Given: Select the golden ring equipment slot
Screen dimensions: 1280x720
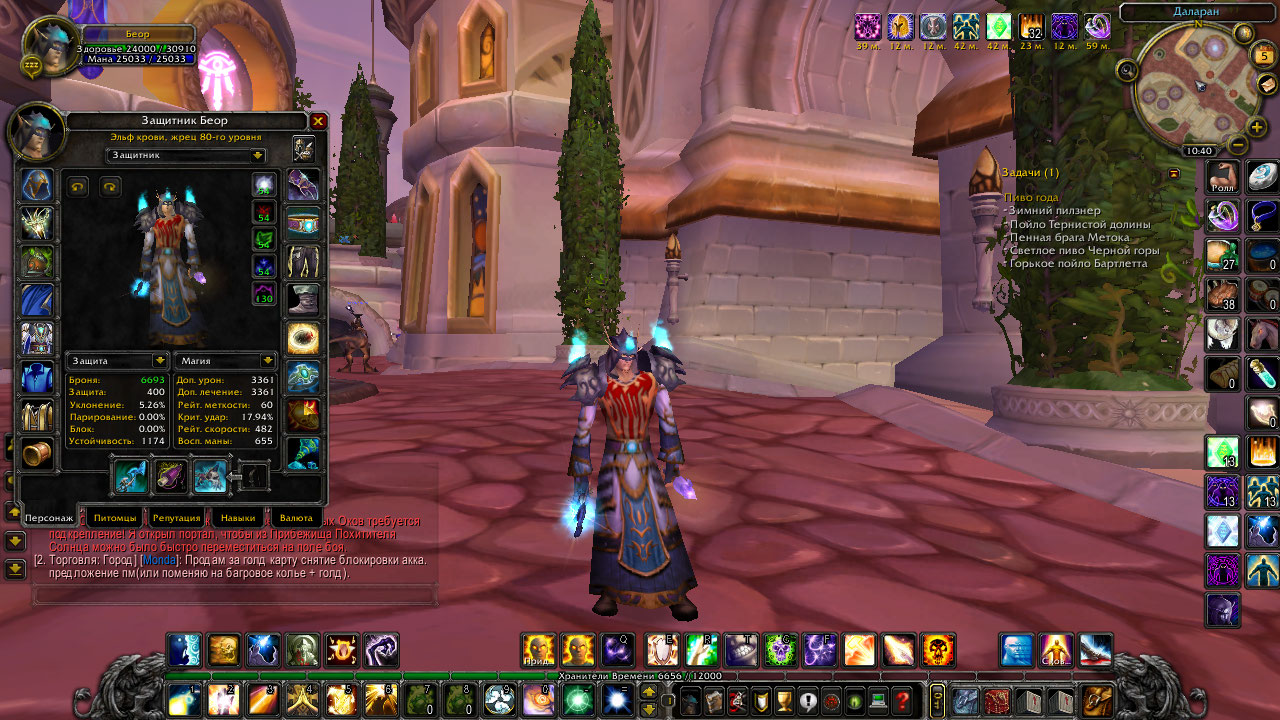Looking at the screenshot, I should click(303, 338).
